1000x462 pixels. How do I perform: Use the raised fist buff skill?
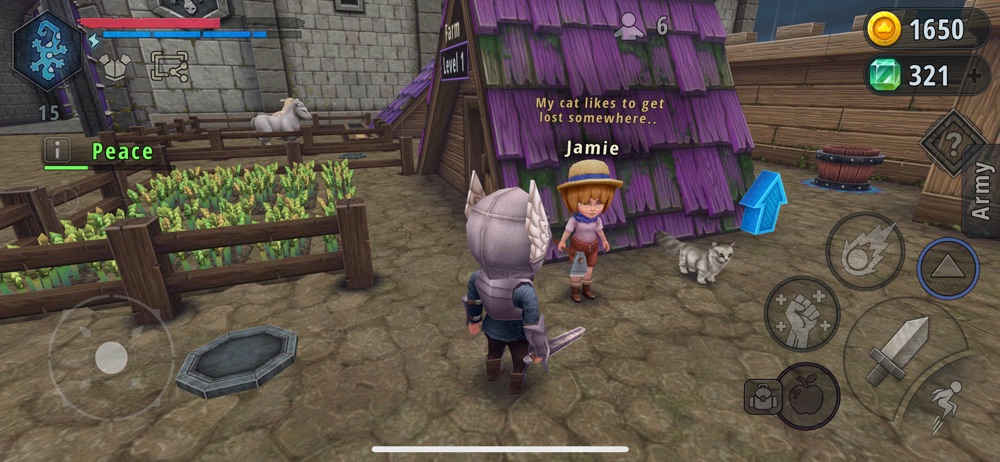tap(802, 314)
